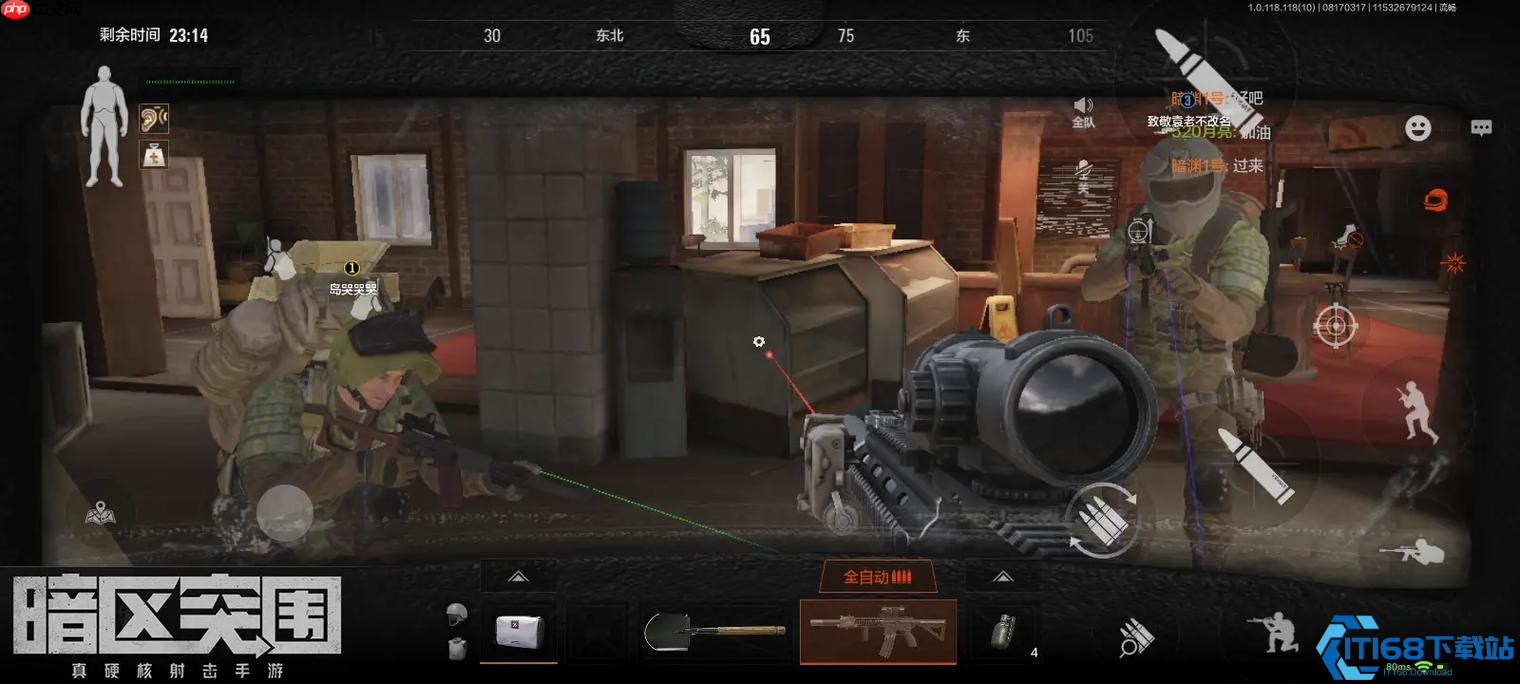Toggle the orange helmet icon
The image size is (1520, 684).
(1436, 198)
